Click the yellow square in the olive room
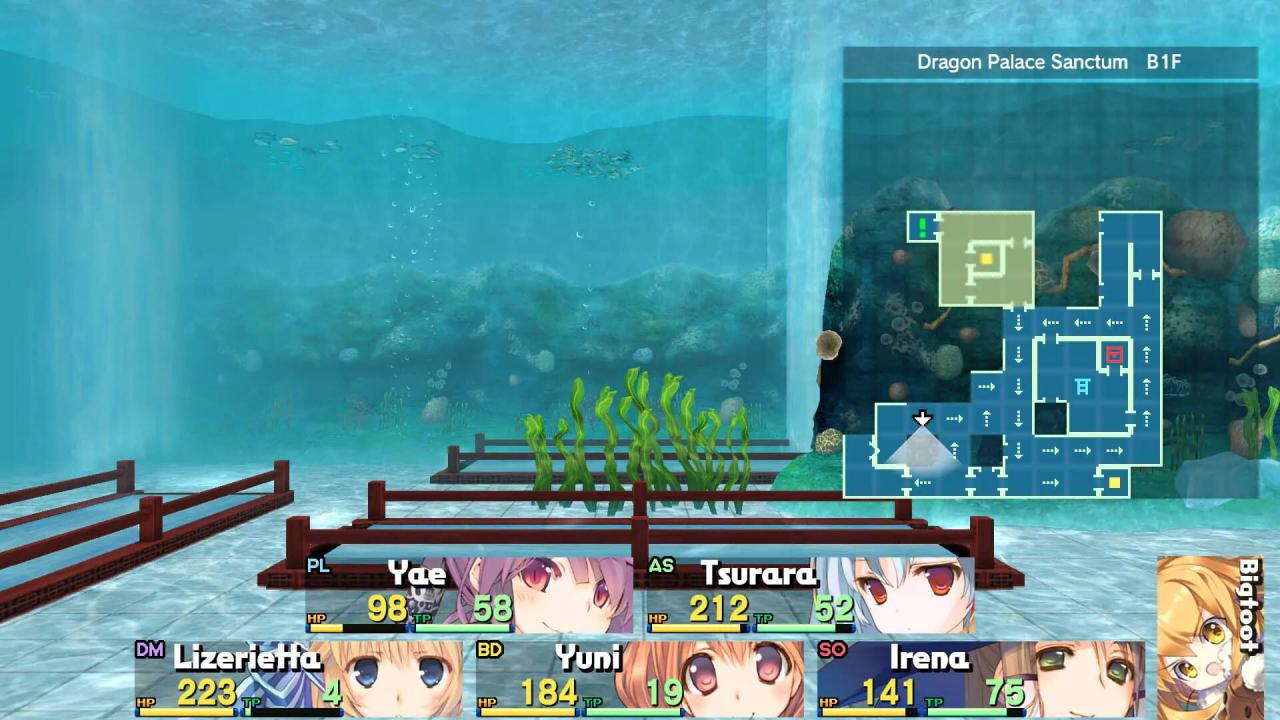1280x720 pixels. 986,259
